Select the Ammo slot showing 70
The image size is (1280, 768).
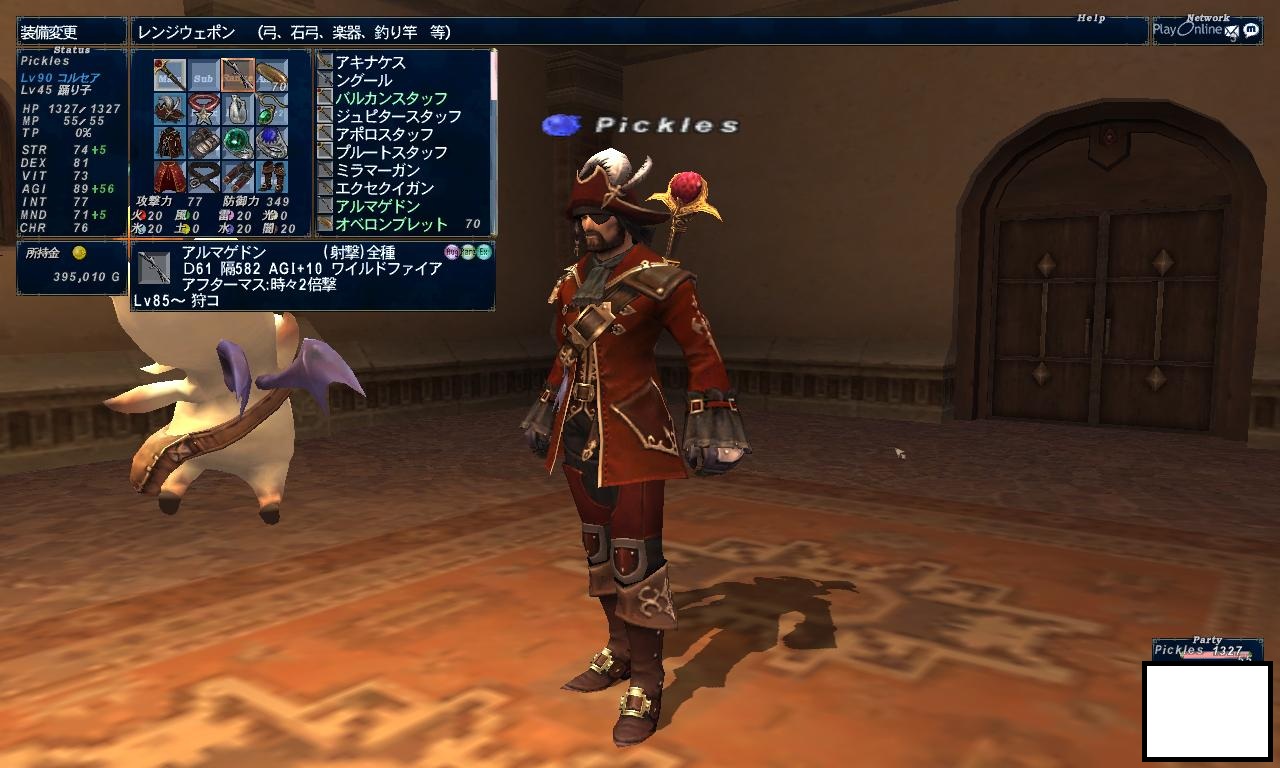click(x=271, y=75)
